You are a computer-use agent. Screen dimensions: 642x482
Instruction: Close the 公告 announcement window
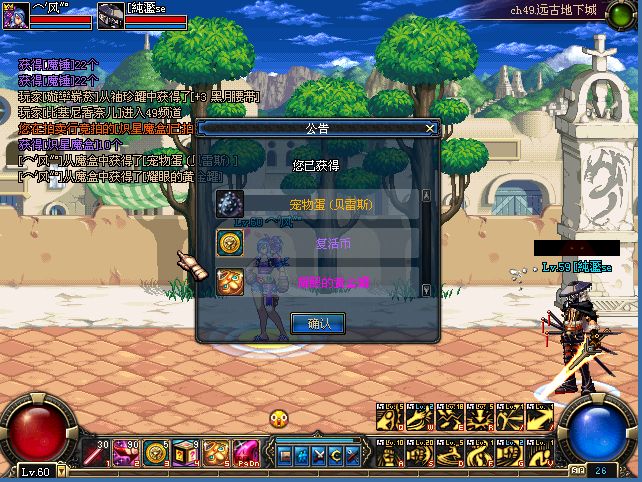coord(431,128)
